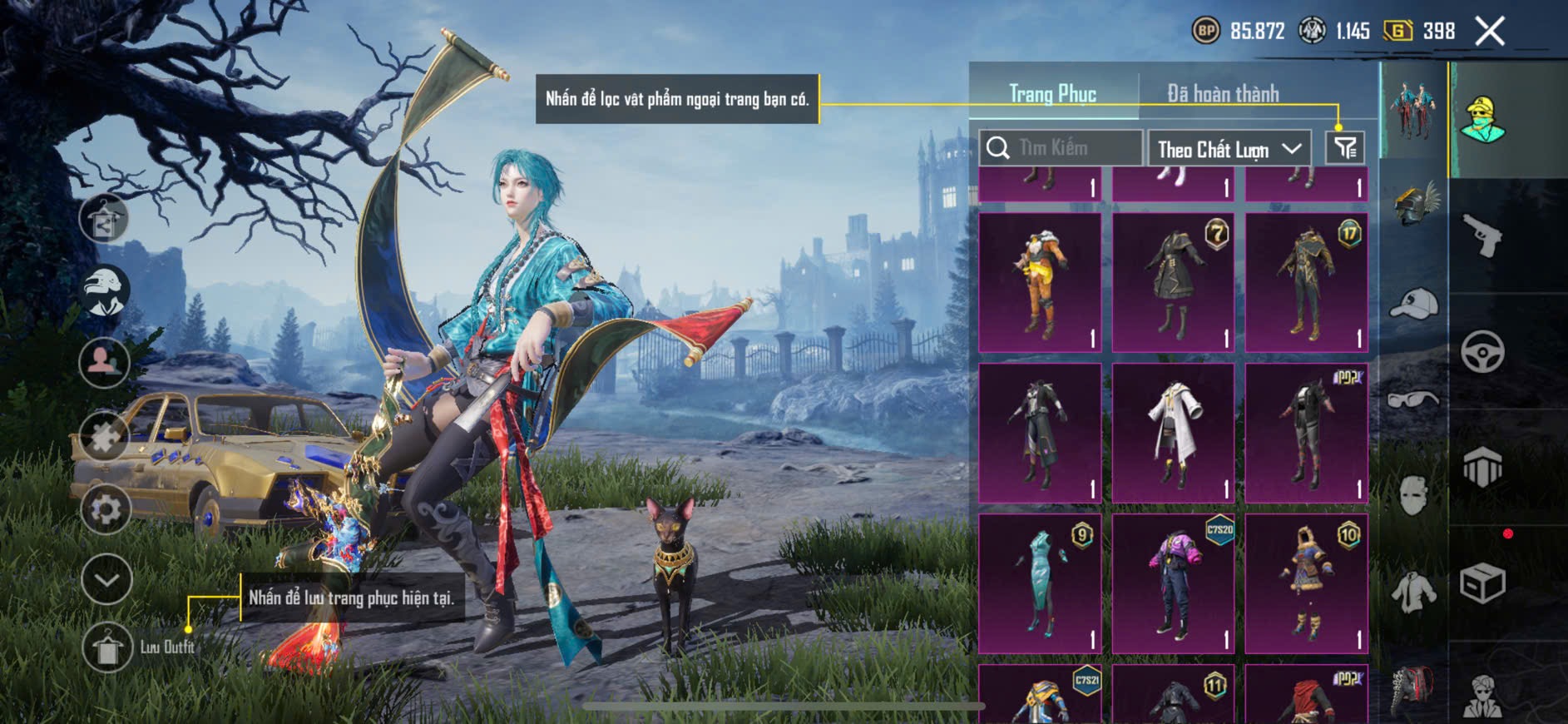Toggle the owned items filter icon
Image resolution: width=1568 pixels, height=724 pixels.
coord(1344,148)
